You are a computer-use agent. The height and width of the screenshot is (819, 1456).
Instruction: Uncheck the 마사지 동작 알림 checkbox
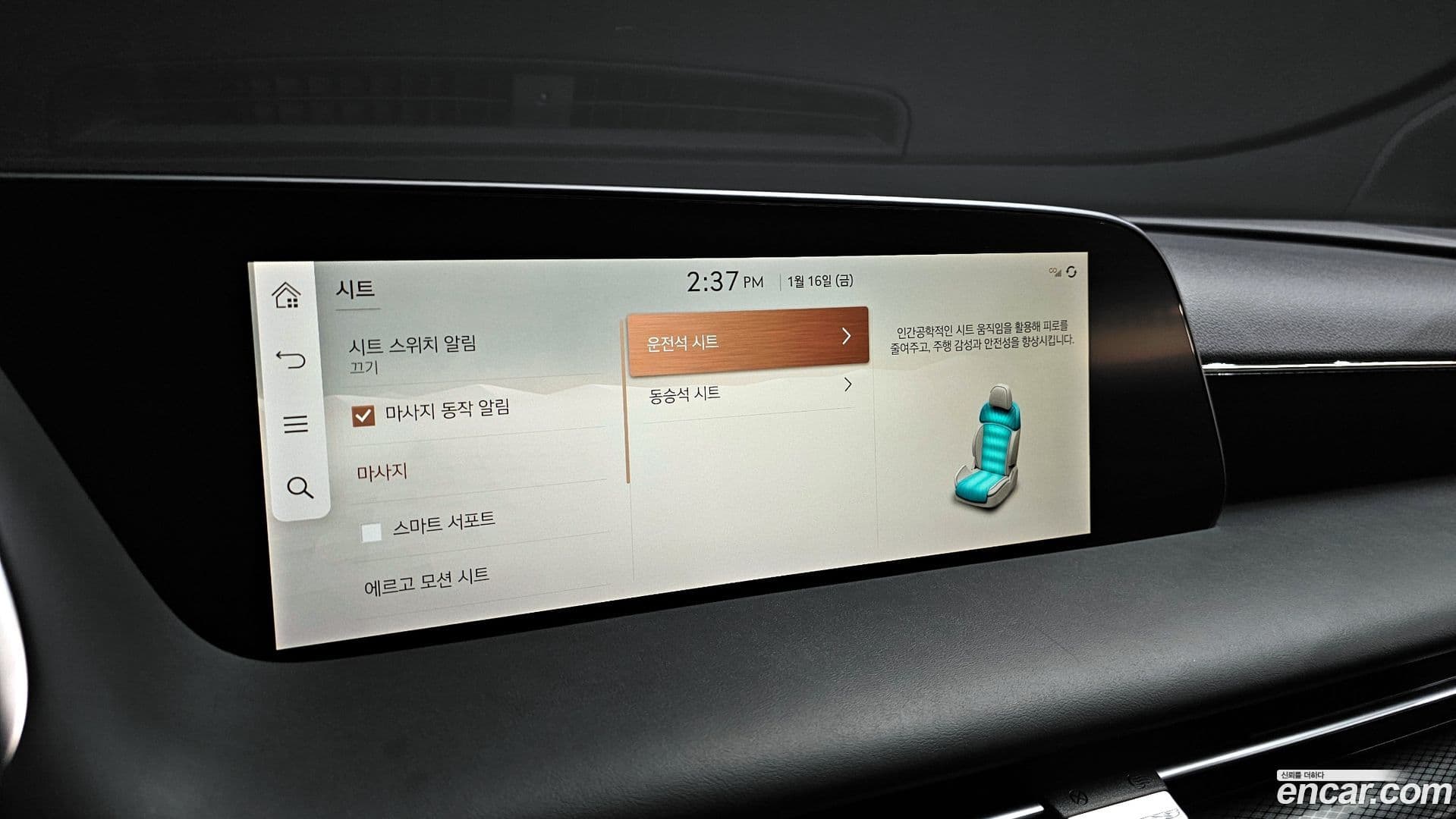[362, 415]
